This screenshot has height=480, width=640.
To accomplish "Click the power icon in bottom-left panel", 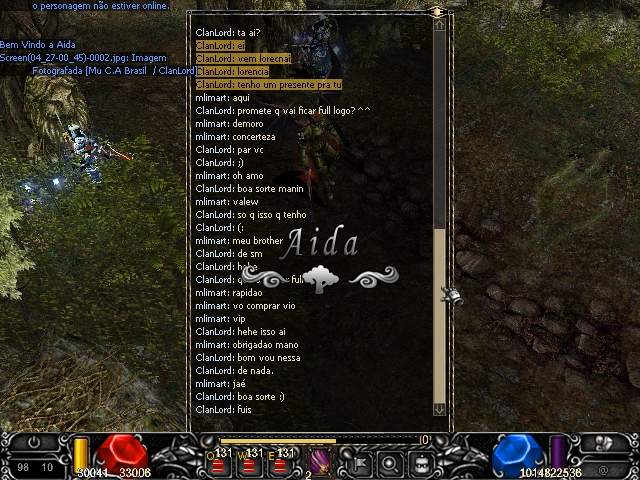I will click(35, 441).
